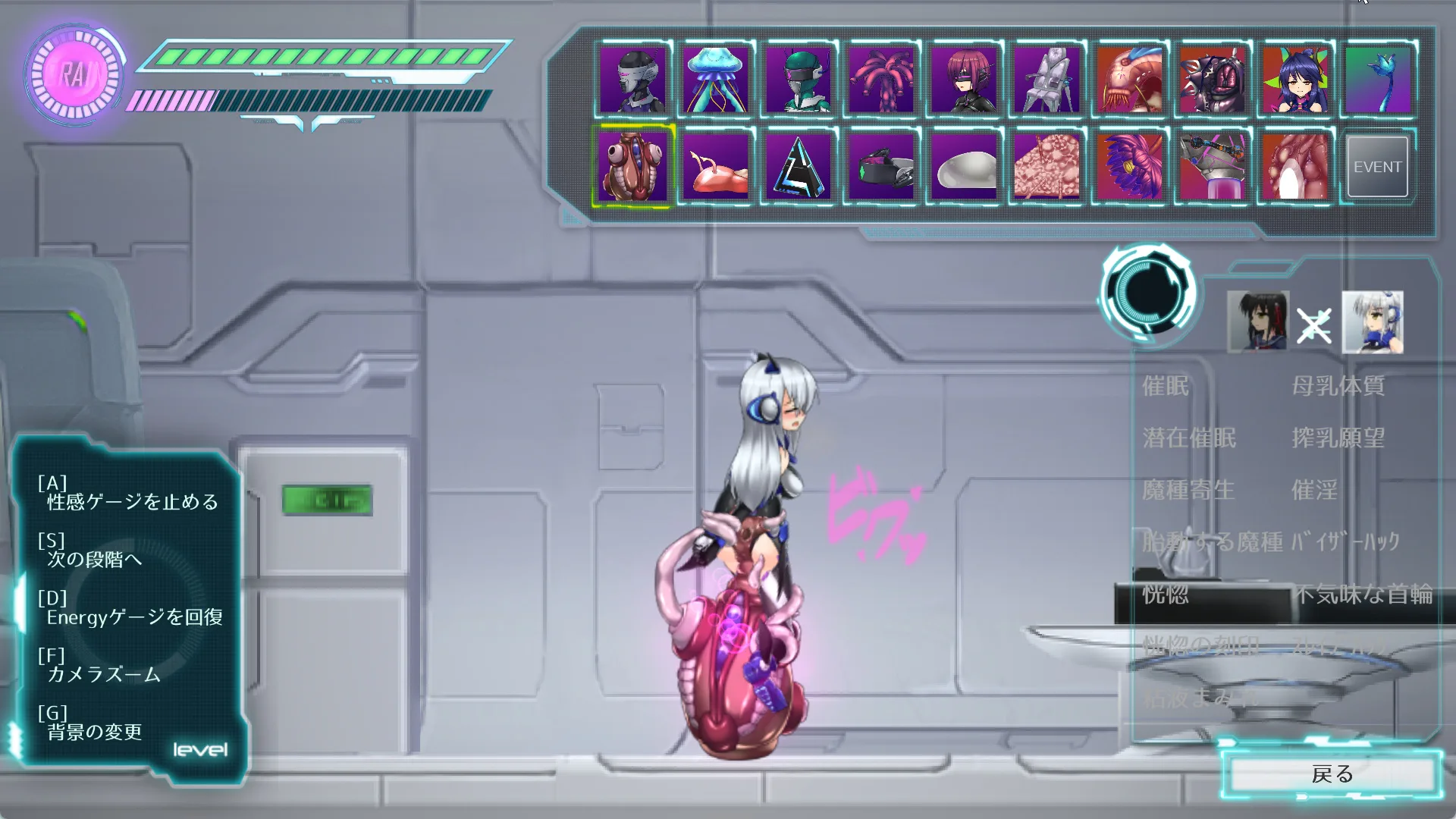The height and width of the screenshot is (819, 1456).
Task: Switch to the silver-haired character portrait
Action: [x=1372, y=322]
